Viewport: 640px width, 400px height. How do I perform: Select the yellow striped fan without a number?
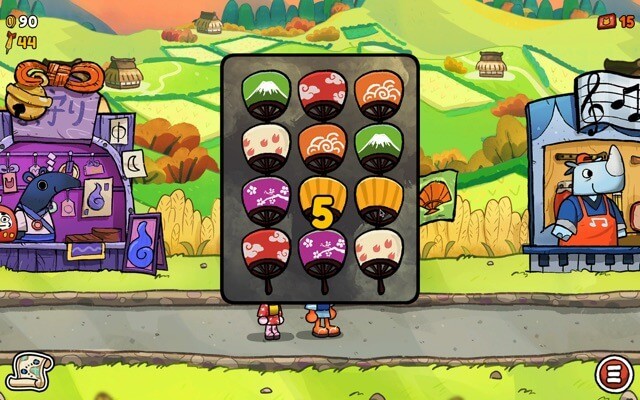pos(378,201)
